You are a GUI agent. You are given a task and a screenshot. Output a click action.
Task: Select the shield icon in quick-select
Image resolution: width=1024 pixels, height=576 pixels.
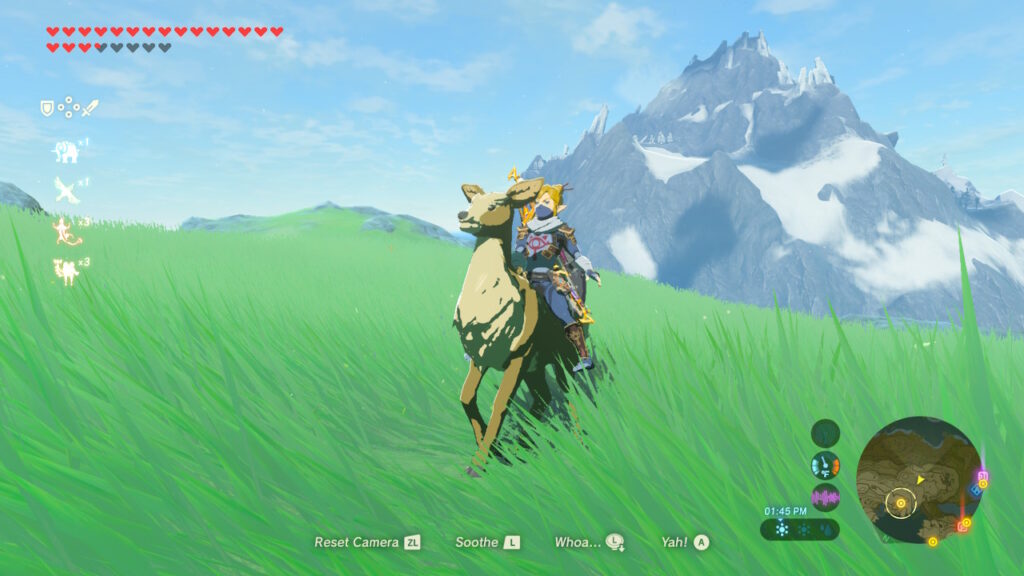point(47,108)
